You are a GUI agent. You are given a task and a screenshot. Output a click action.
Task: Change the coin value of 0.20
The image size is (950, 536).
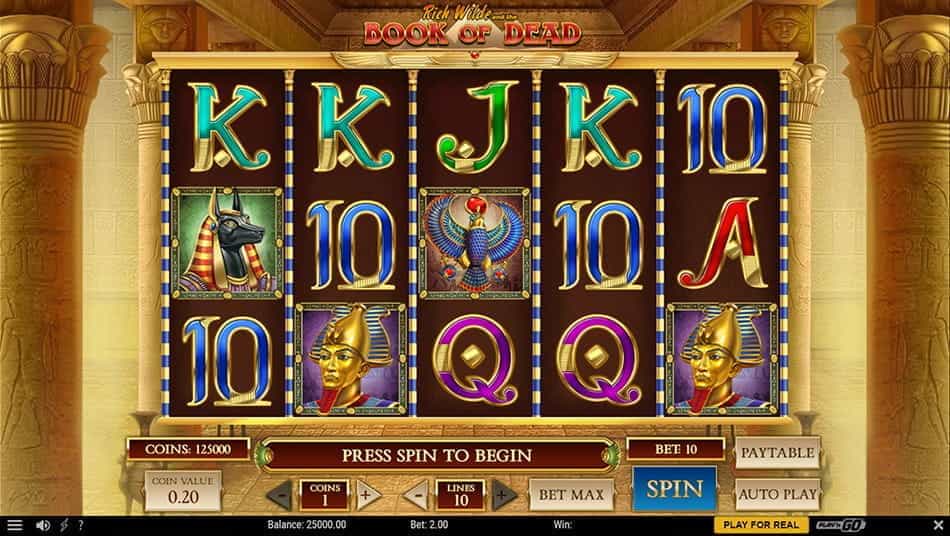coord(181,492)
